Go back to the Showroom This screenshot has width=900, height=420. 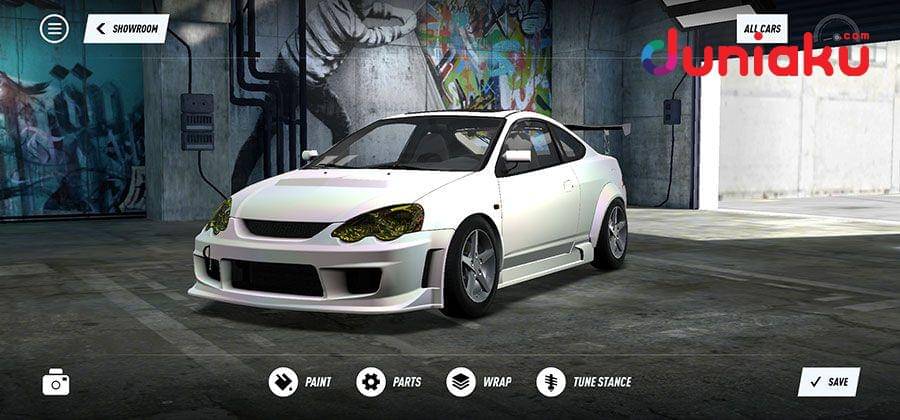126,28
